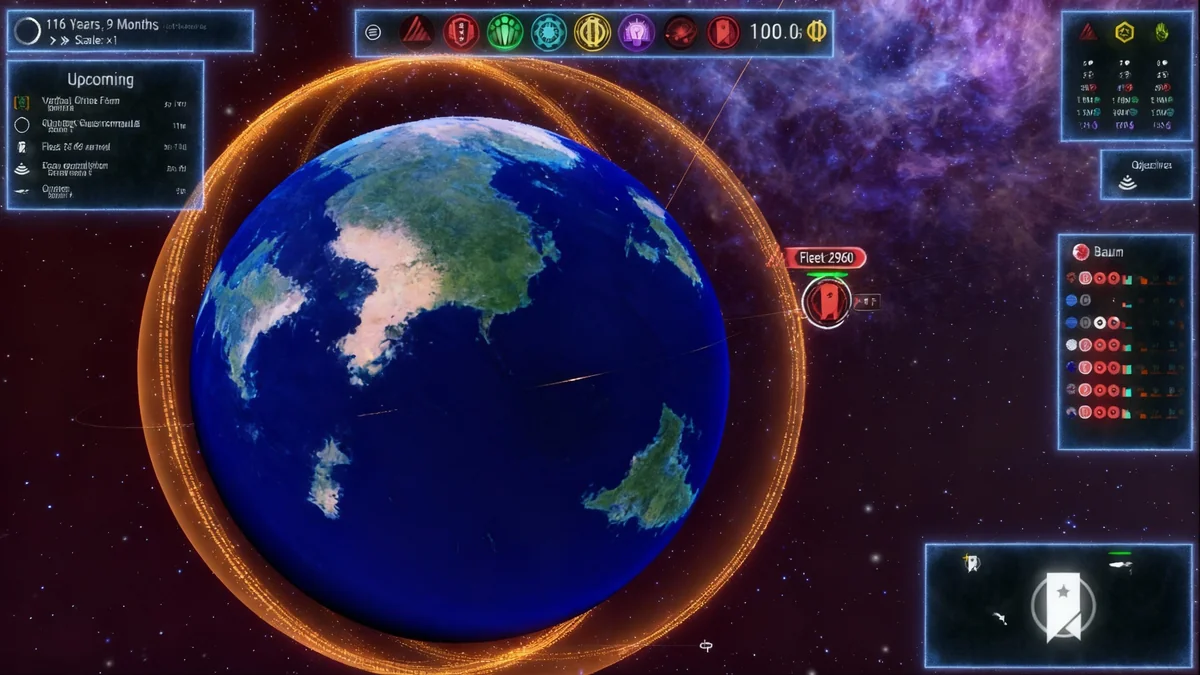
Task: Click the teal gear icon
Action: tap(549, 32)
